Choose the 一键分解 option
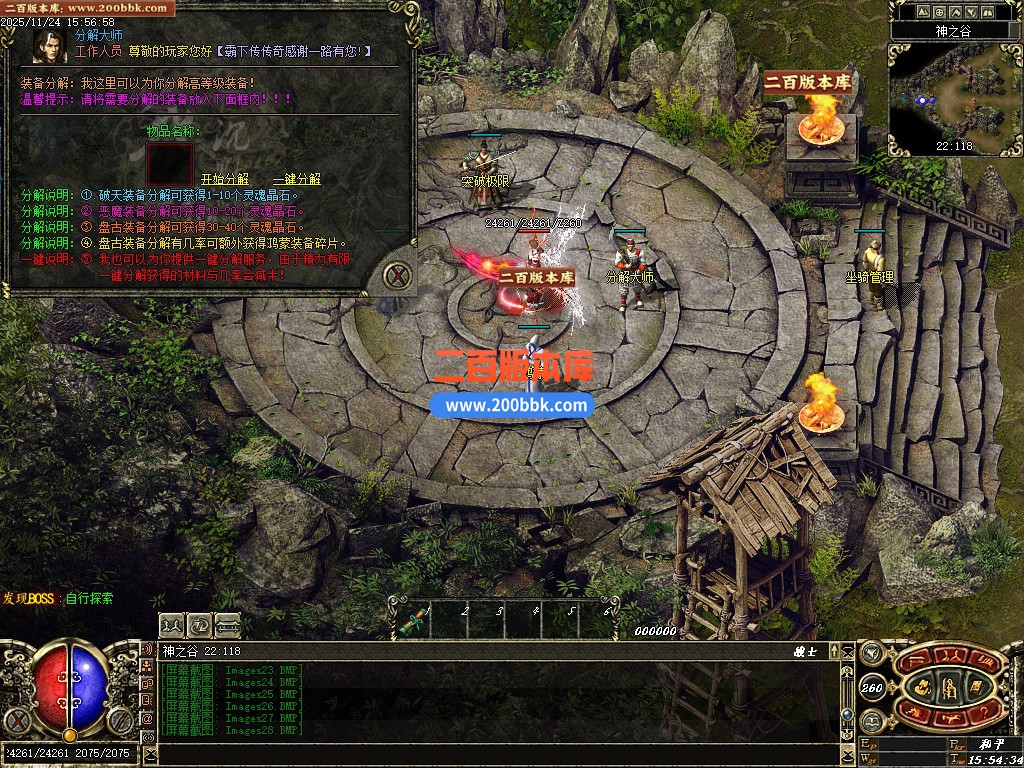 click(x=296, y=179)
